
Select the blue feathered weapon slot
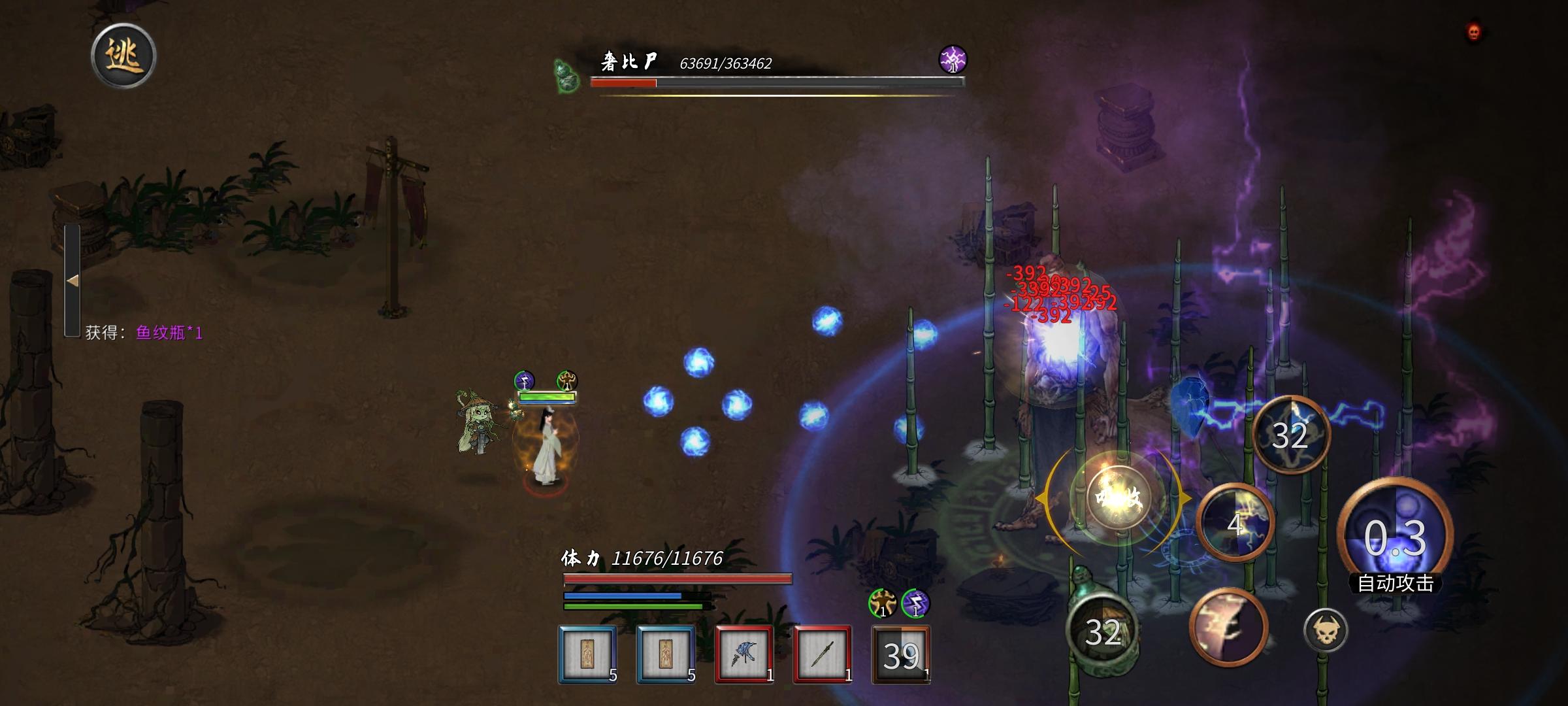click(743, 654)
